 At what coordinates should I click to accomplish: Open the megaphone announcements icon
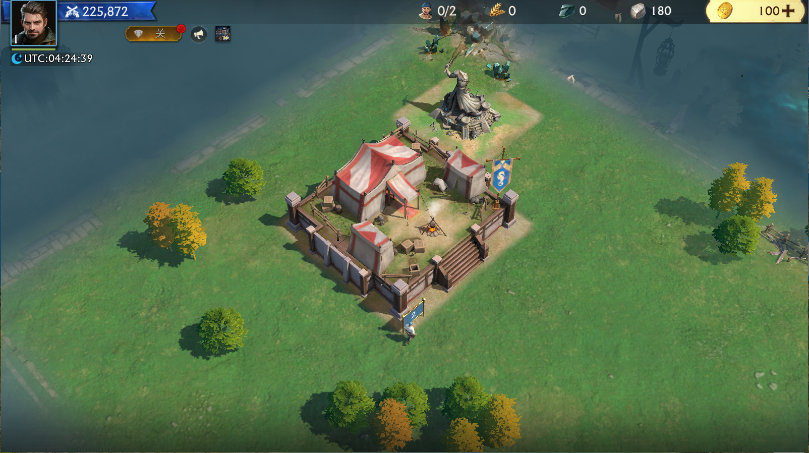point(198,34)
